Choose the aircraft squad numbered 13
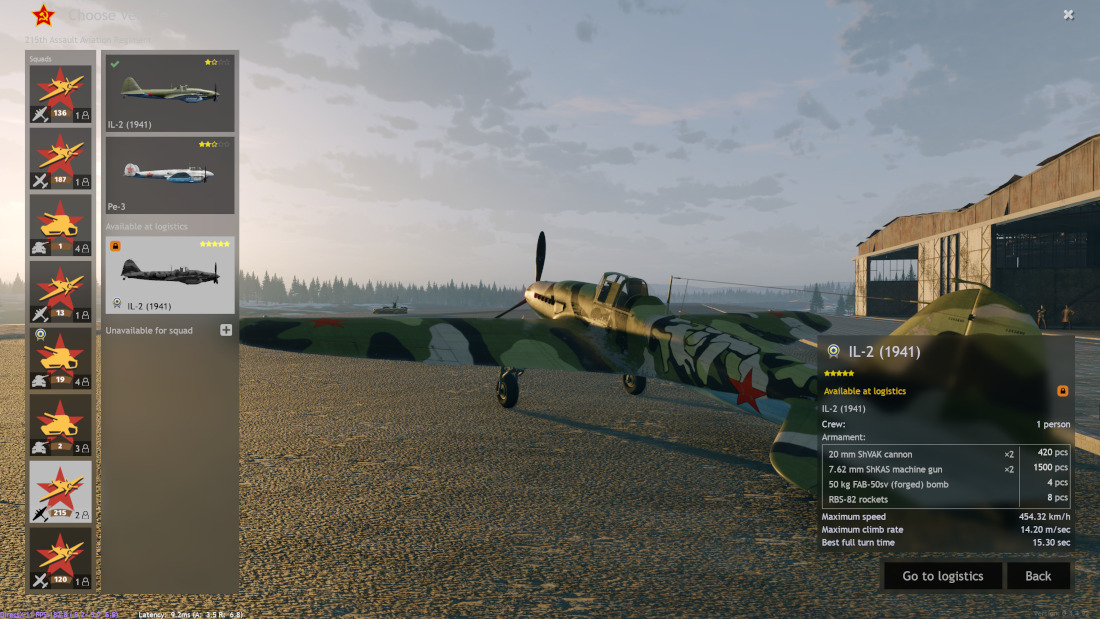The height and width of the screenshot is (619, 1100). 60,293
